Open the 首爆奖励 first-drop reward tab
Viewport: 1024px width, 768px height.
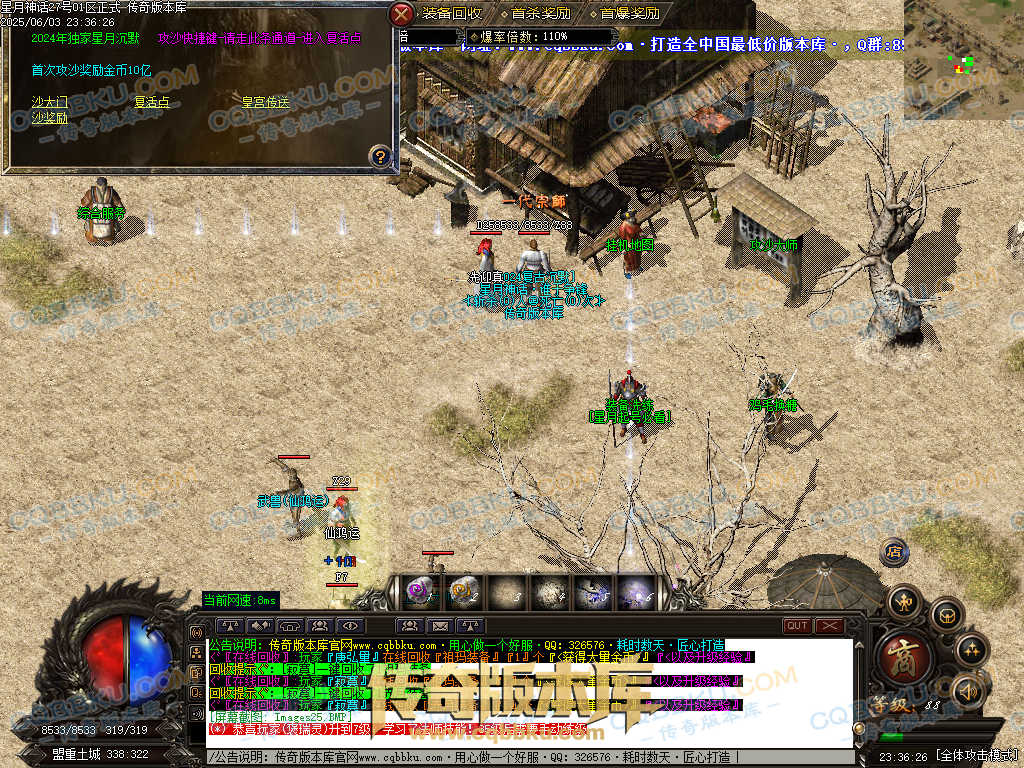pos(629,14)
